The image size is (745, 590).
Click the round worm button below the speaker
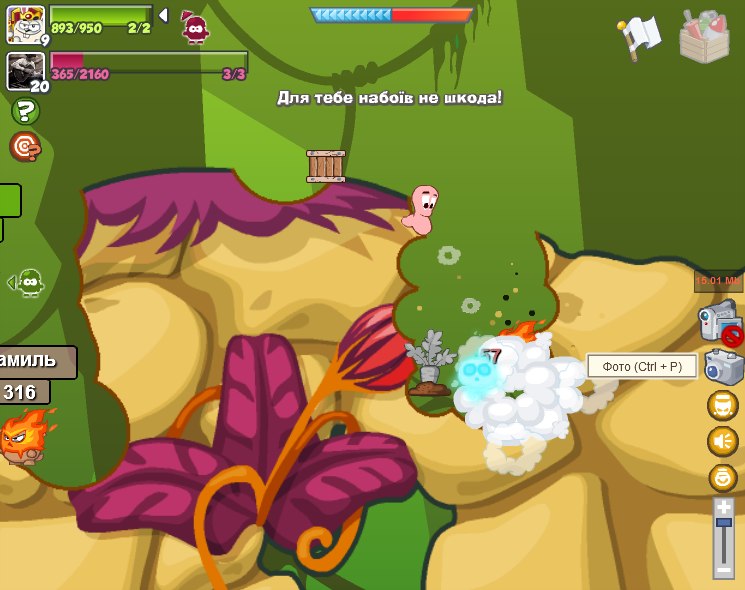[x=722, y=477]
